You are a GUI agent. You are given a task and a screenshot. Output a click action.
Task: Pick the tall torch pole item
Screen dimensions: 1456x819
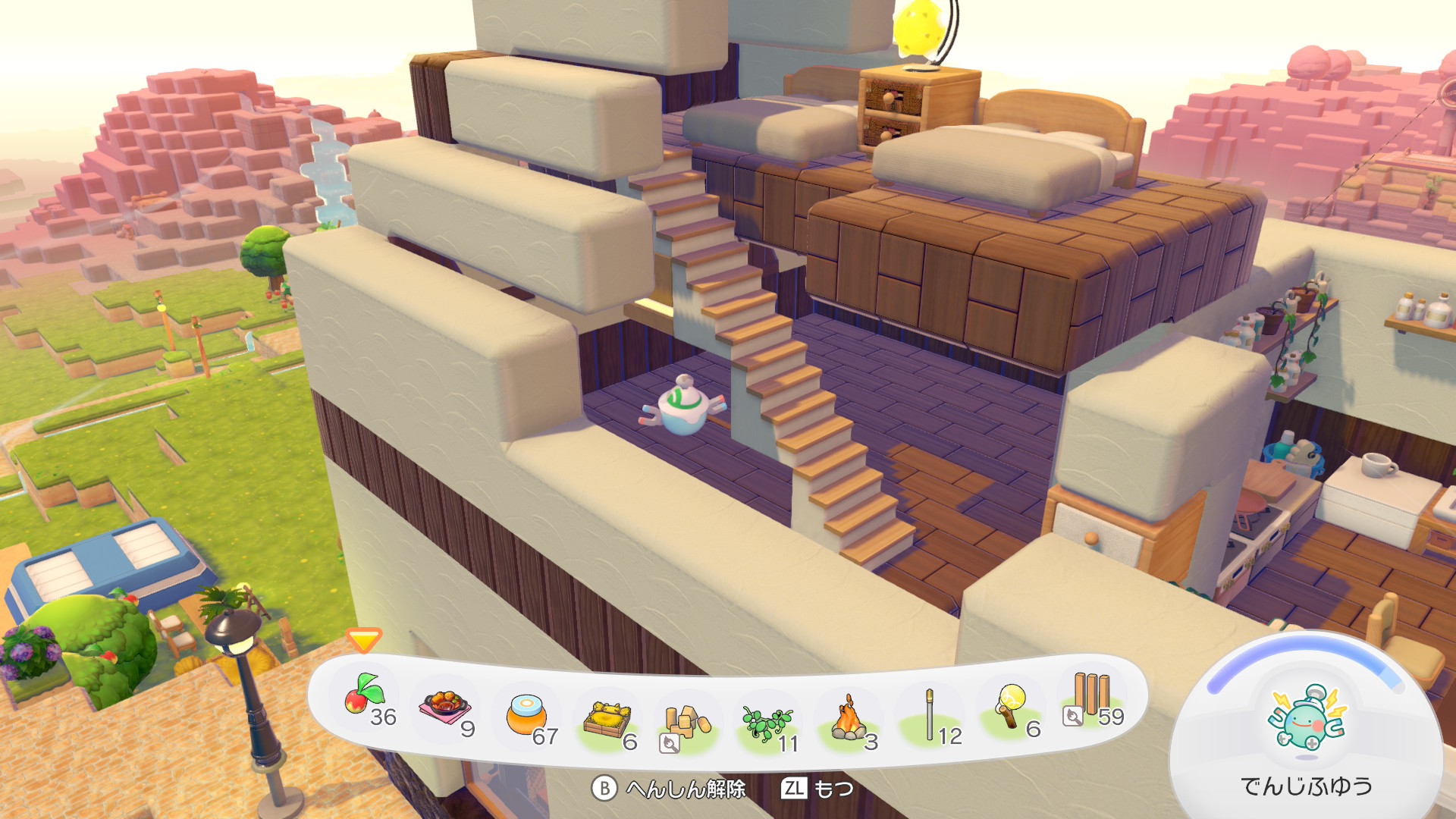(x=930, y=715)
